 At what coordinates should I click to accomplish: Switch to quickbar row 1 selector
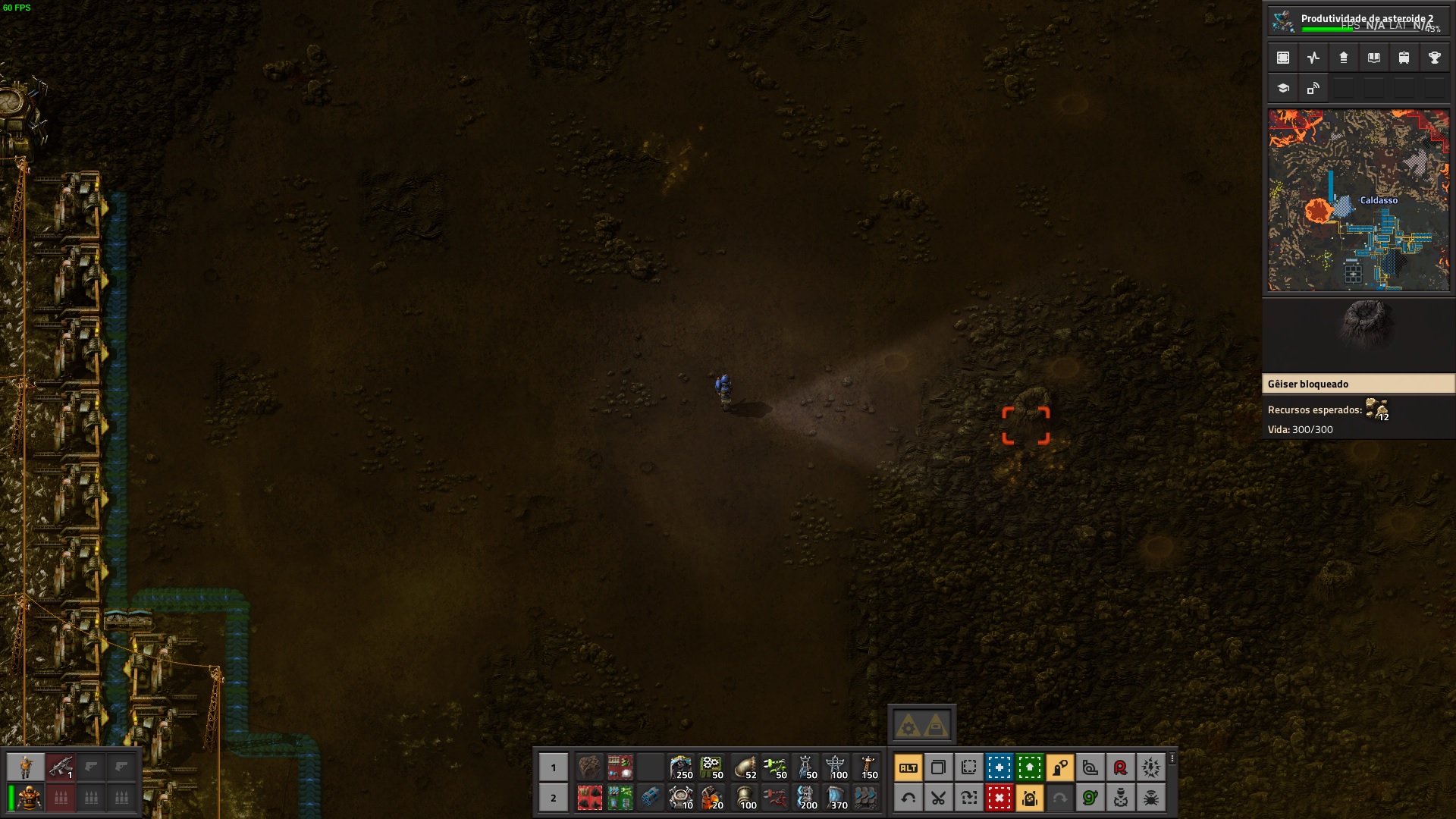553,767
